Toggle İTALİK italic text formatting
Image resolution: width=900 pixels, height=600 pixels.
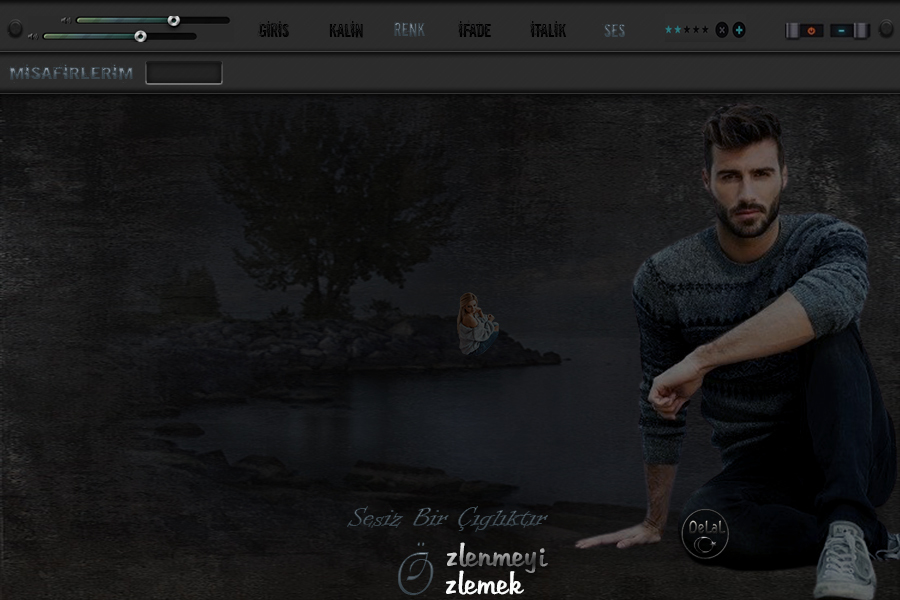point(548,31)
